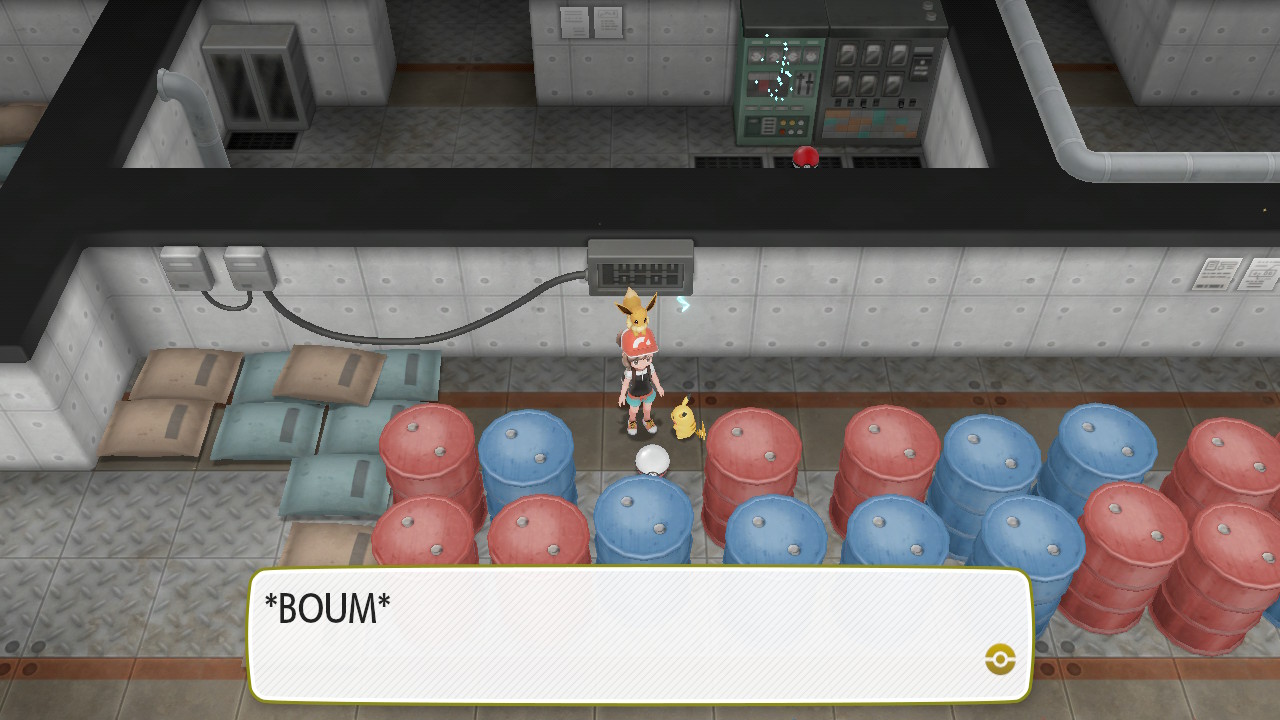Click the Poké Ball continue indicator
This screenshot has height=720, width=1280.
tap(1000, 659)
